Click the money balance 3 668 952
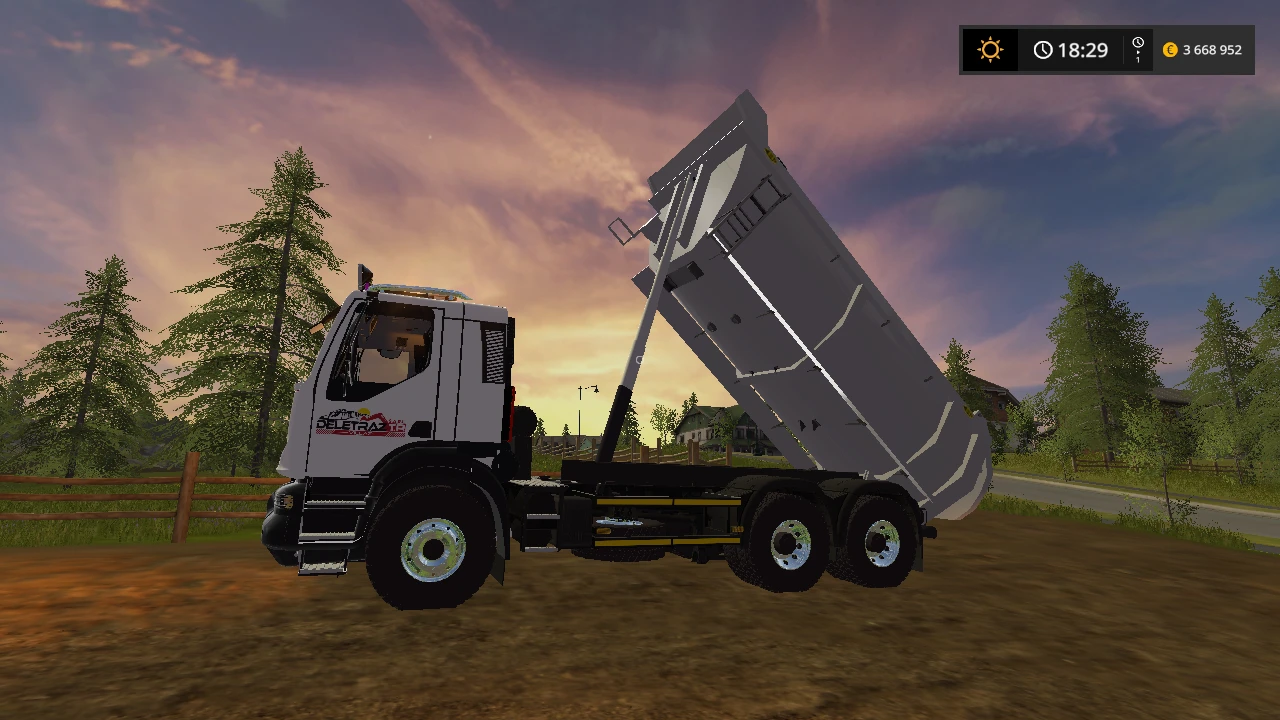Viewport: 1280px width, 720px height. [x=1212, y=49]
